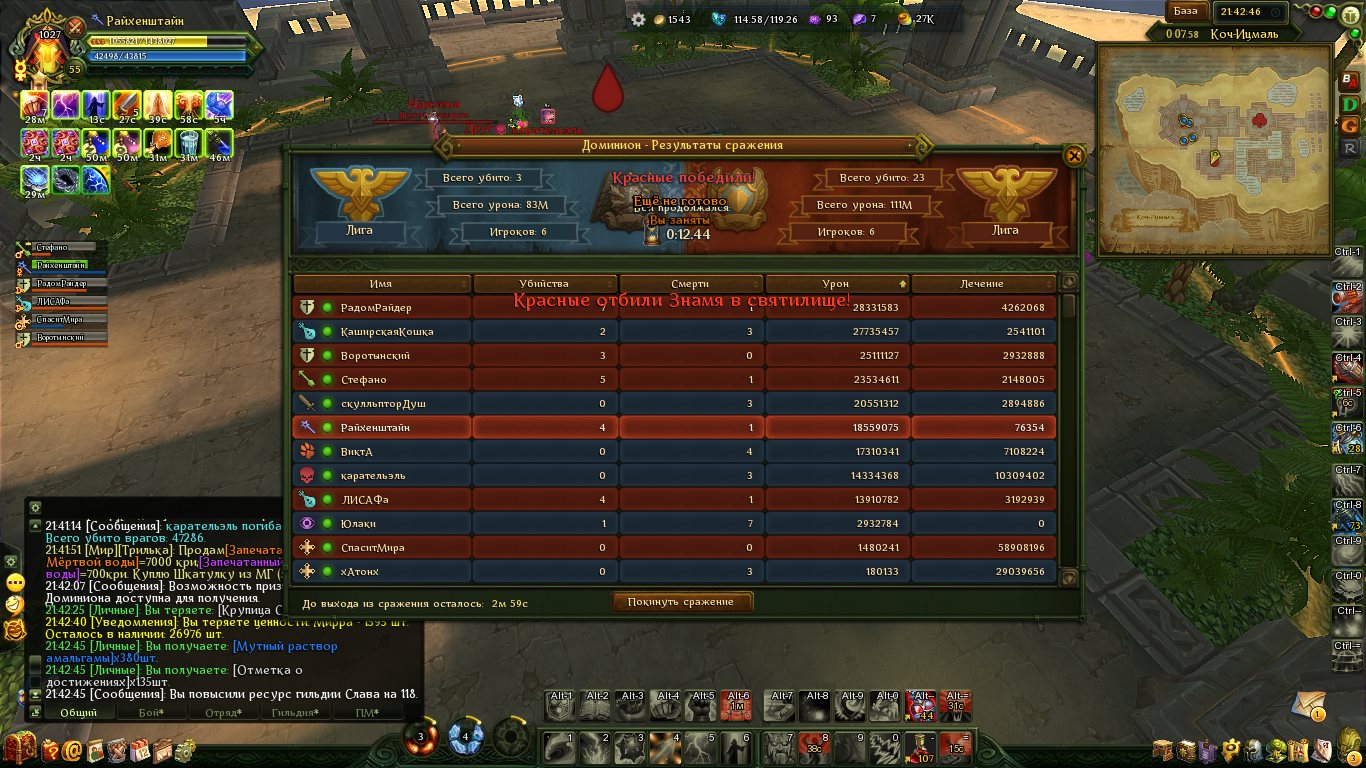The height and width of the screenshot is (768, 1366).
Task: Click the green 'D' button beside the minimap
Action: click(1350, 103)
